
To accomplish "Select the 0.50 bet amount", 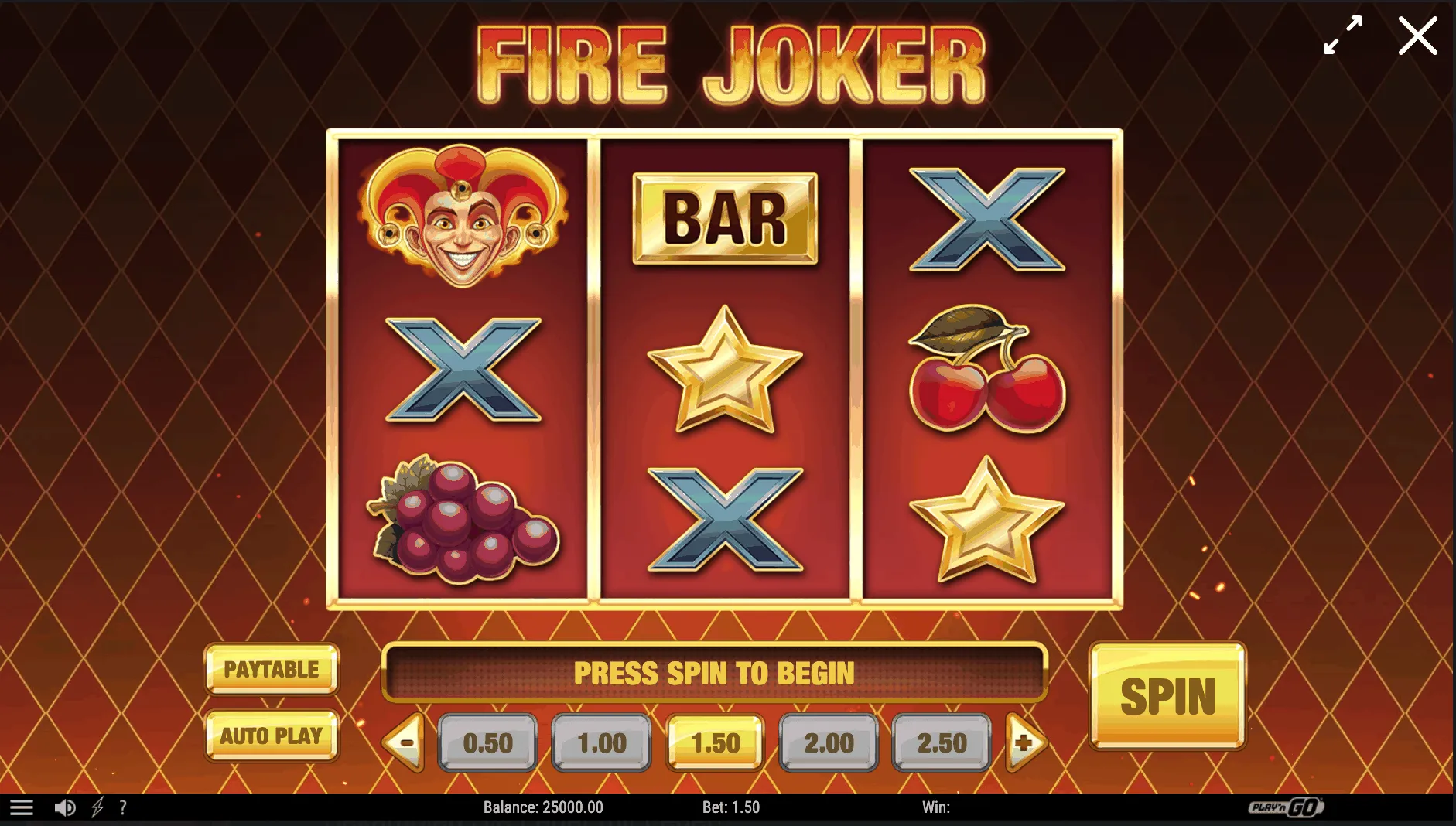I will tap(487, 743).
